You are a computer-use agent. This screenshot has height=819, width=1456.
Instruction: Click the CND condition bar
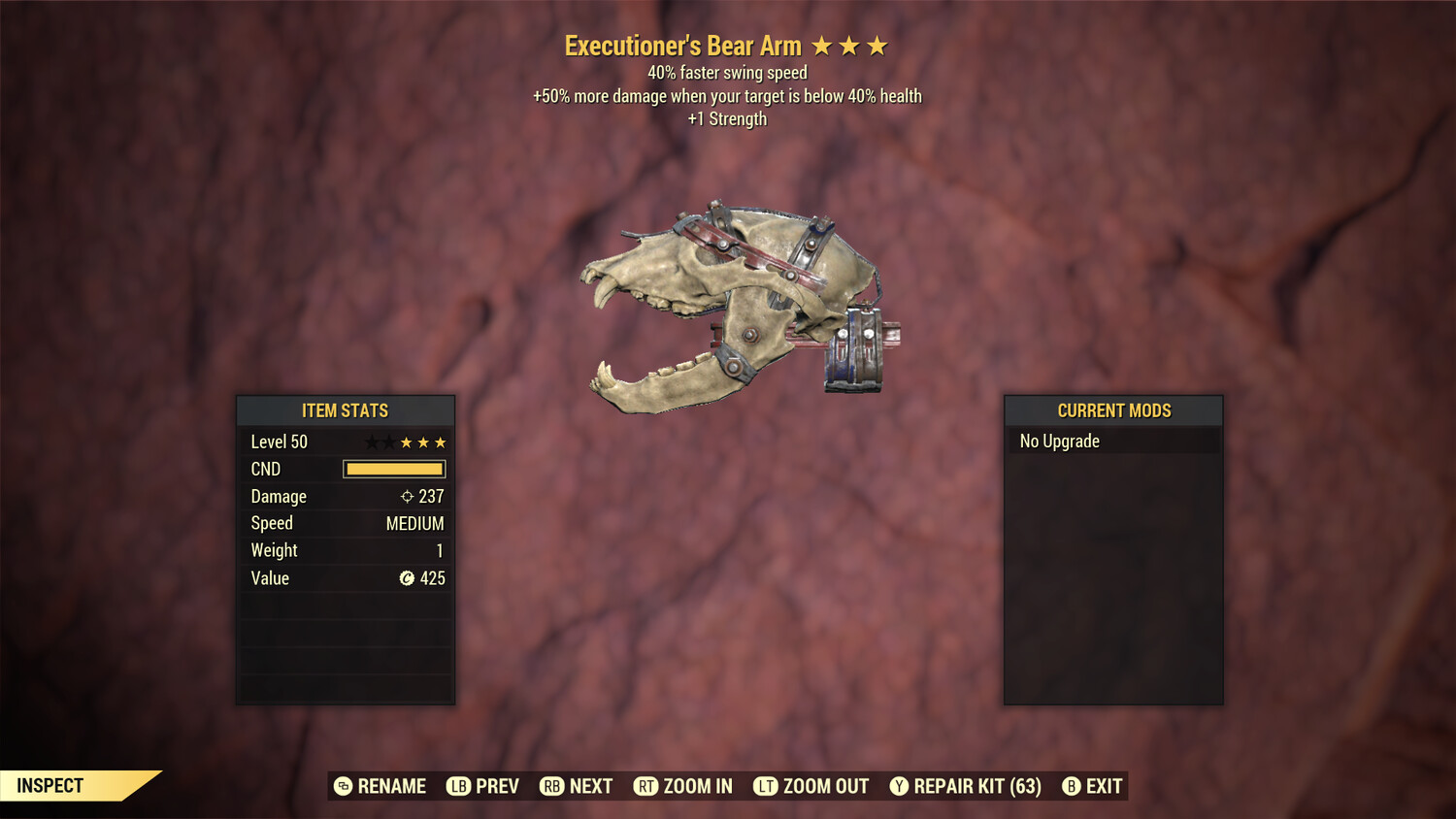(x=393, y=469)
